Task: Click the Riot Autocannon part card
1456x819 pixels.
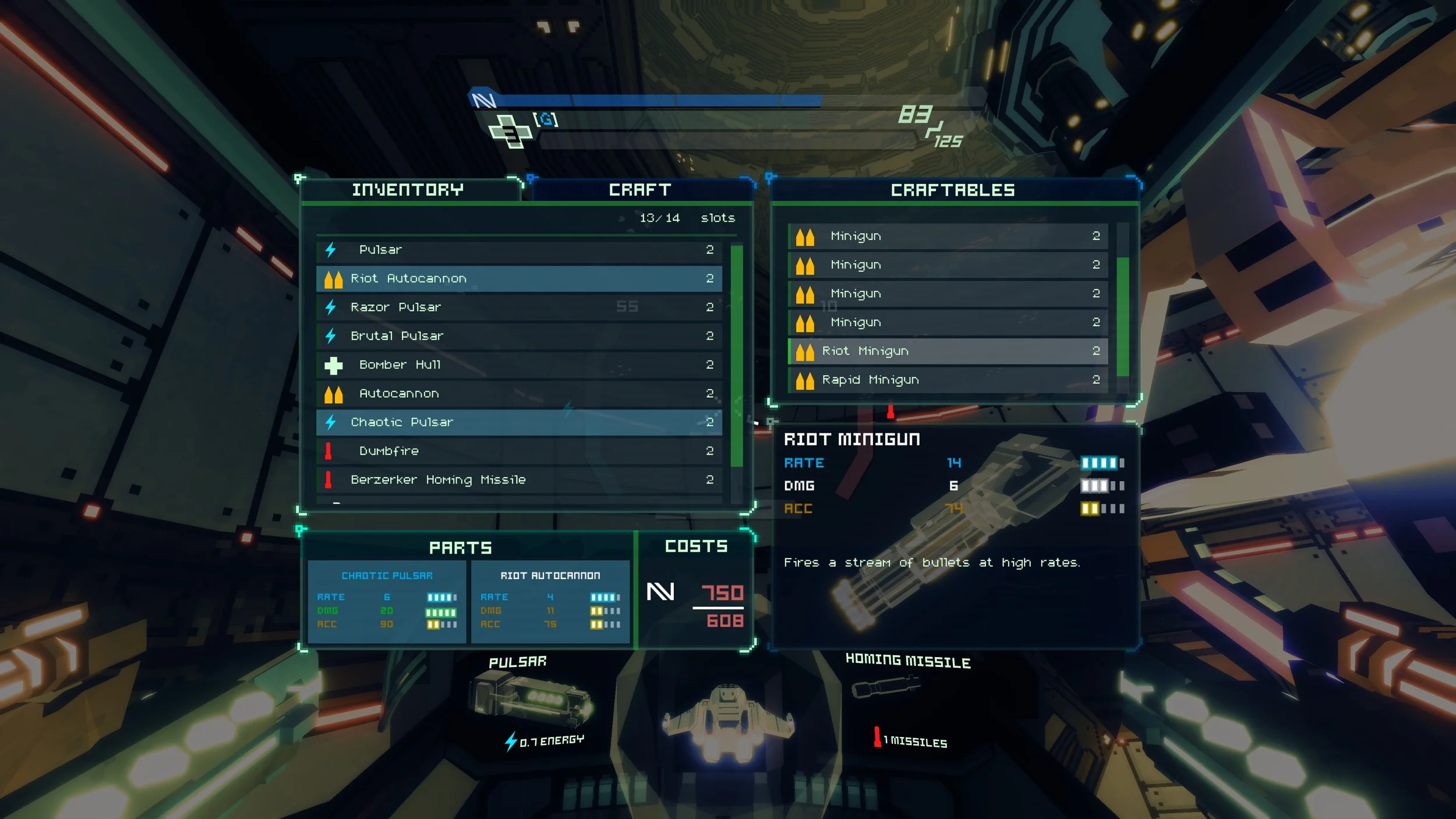Action: point(550,601)
